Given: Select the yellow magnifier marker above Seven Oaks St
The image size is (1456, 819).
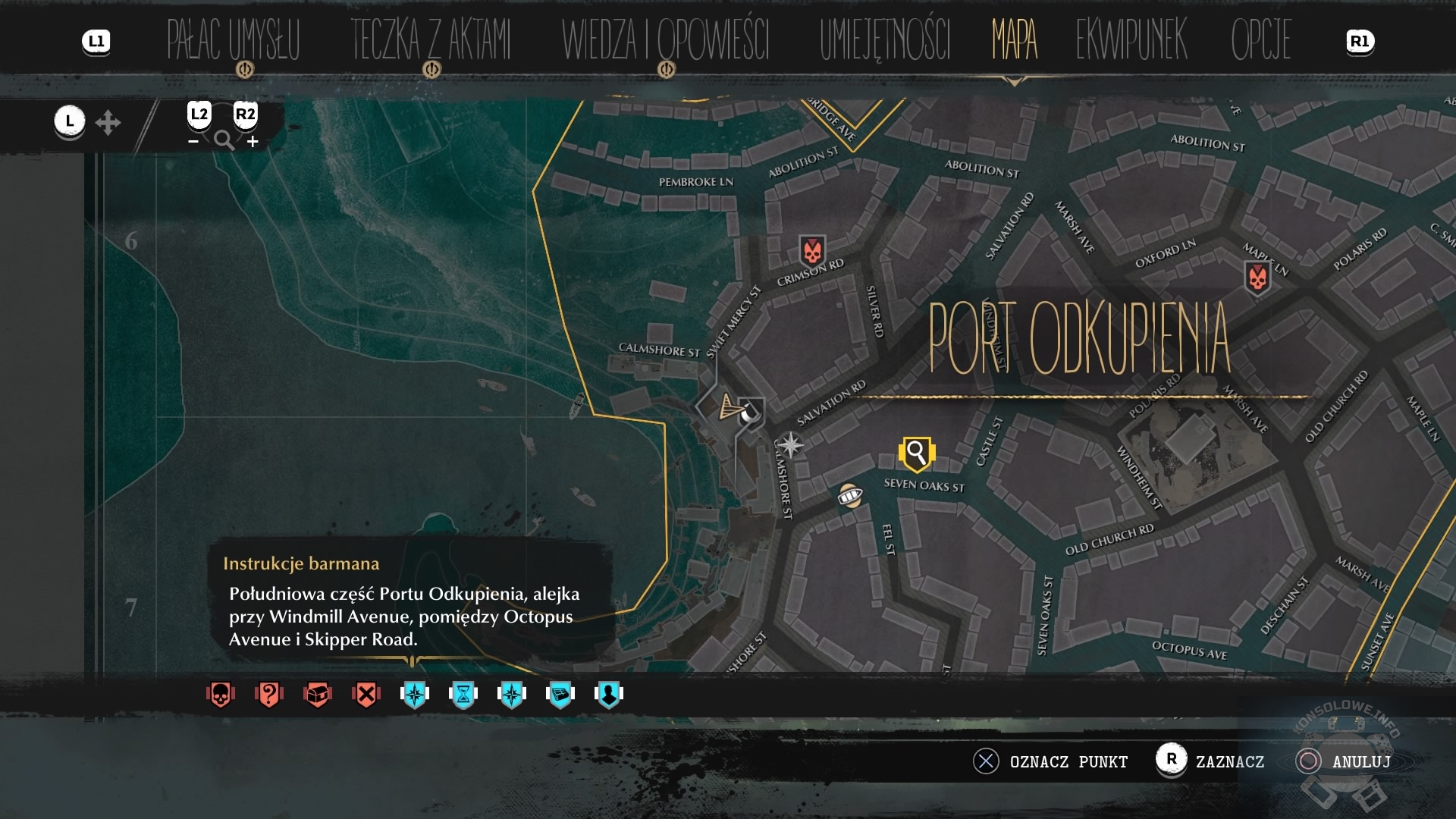Looking at the screenshot, I should pyautogui.click(x=916, y=453).
